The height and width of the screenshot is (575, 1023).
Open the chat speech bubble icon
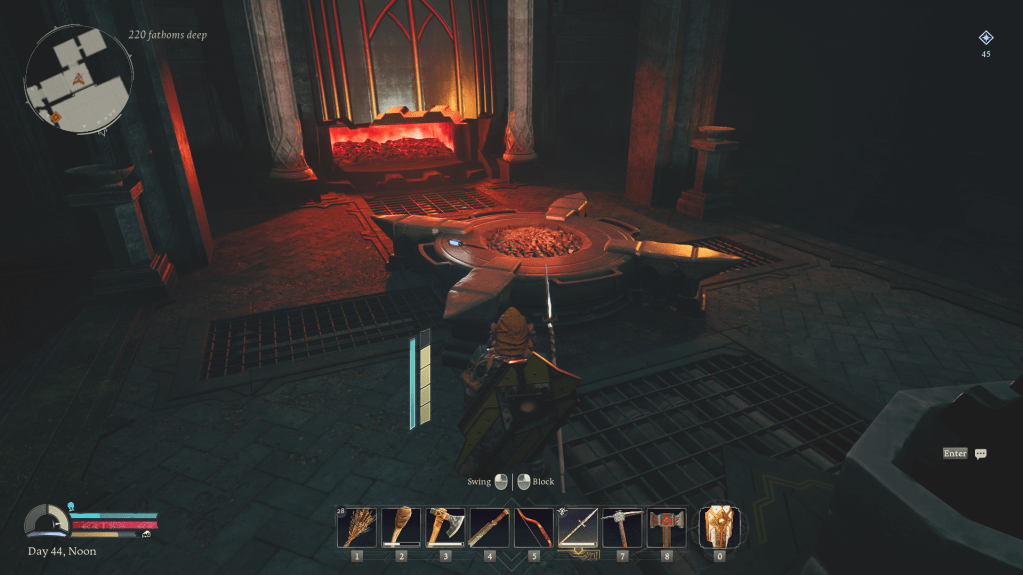point(981,454)
